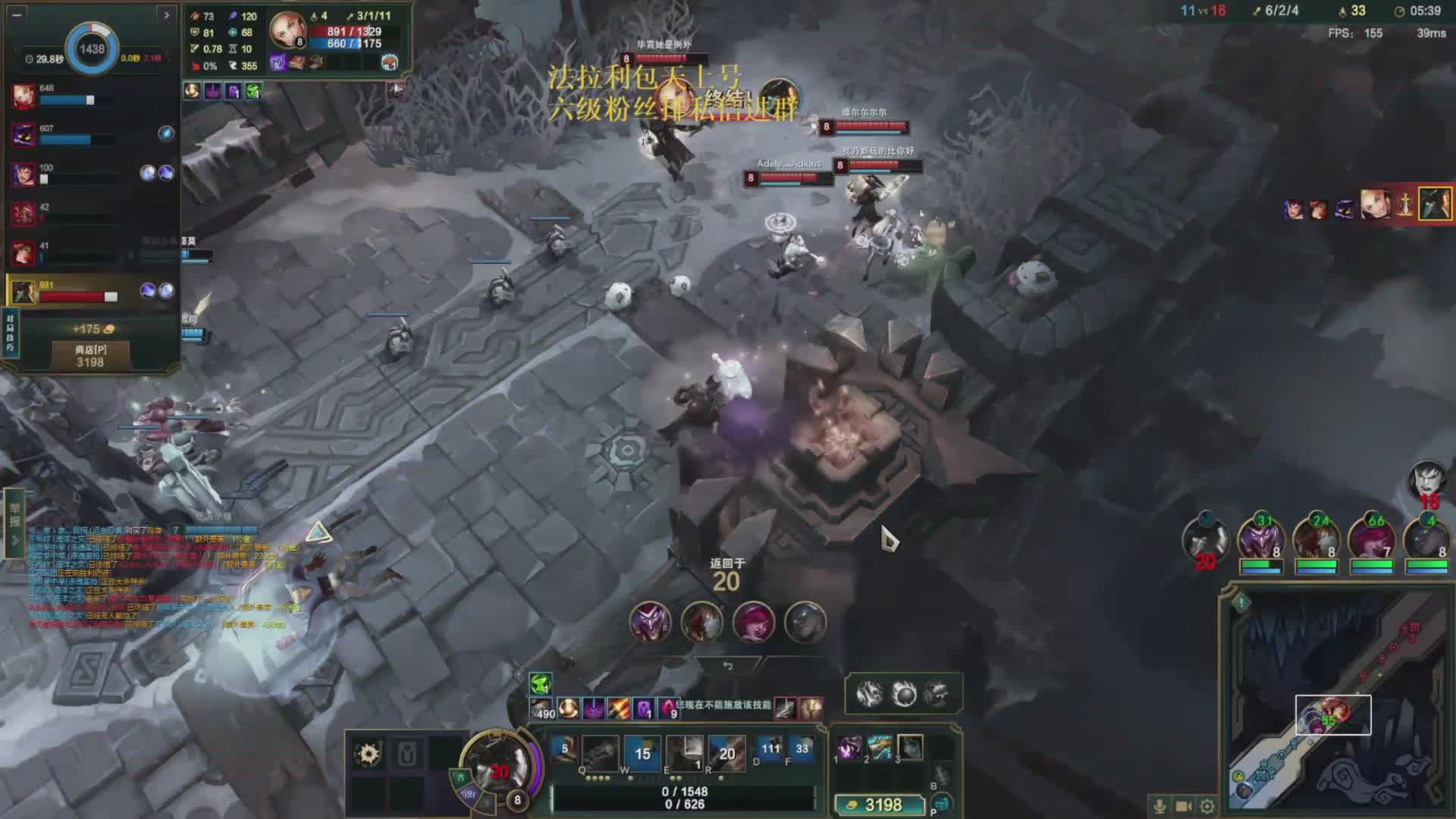
Task: Use the F summoner spell showing 33
Action: point(802,751)
